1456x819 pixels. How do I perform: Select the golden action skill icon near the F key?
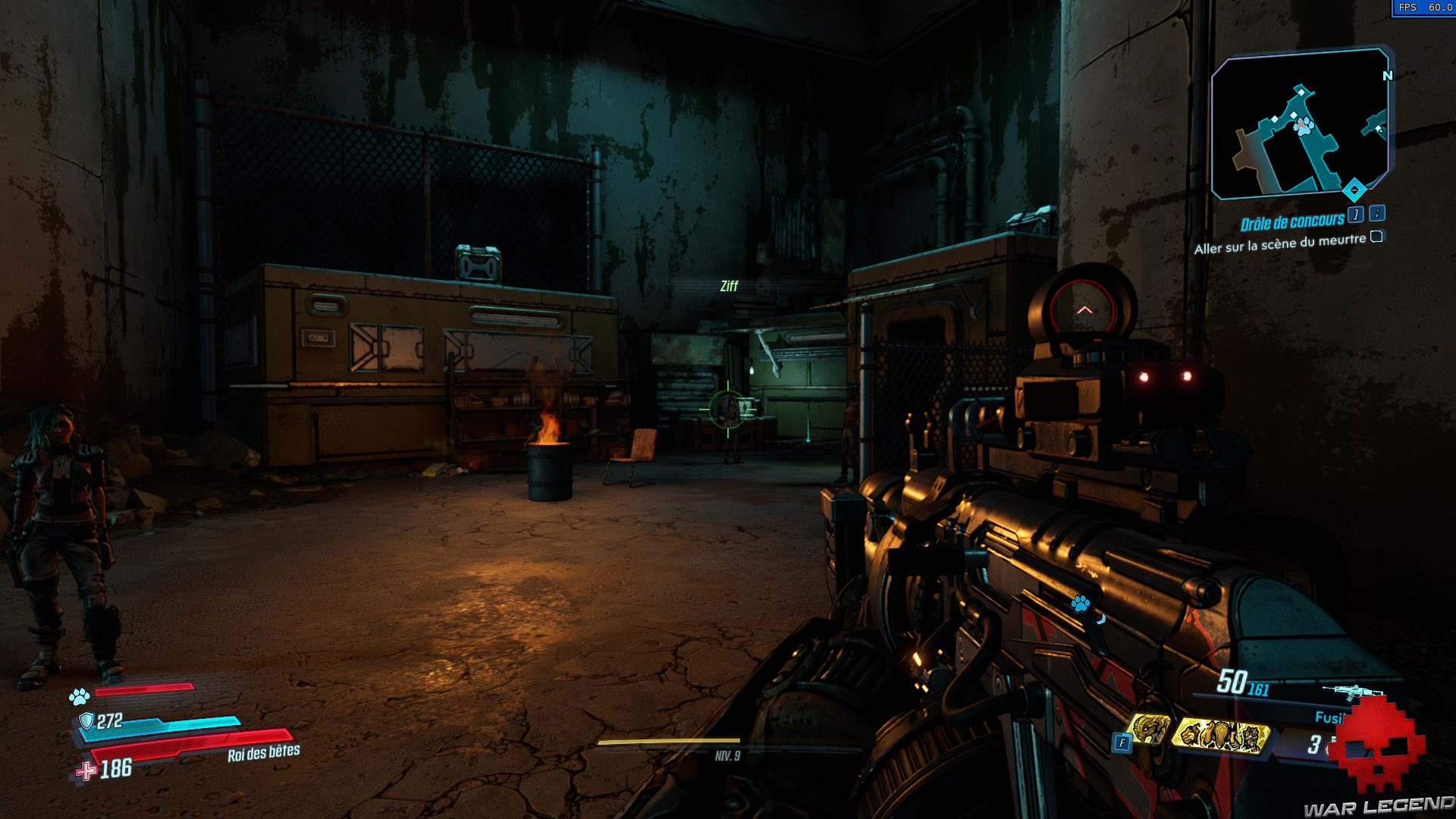coord(1150,730)
